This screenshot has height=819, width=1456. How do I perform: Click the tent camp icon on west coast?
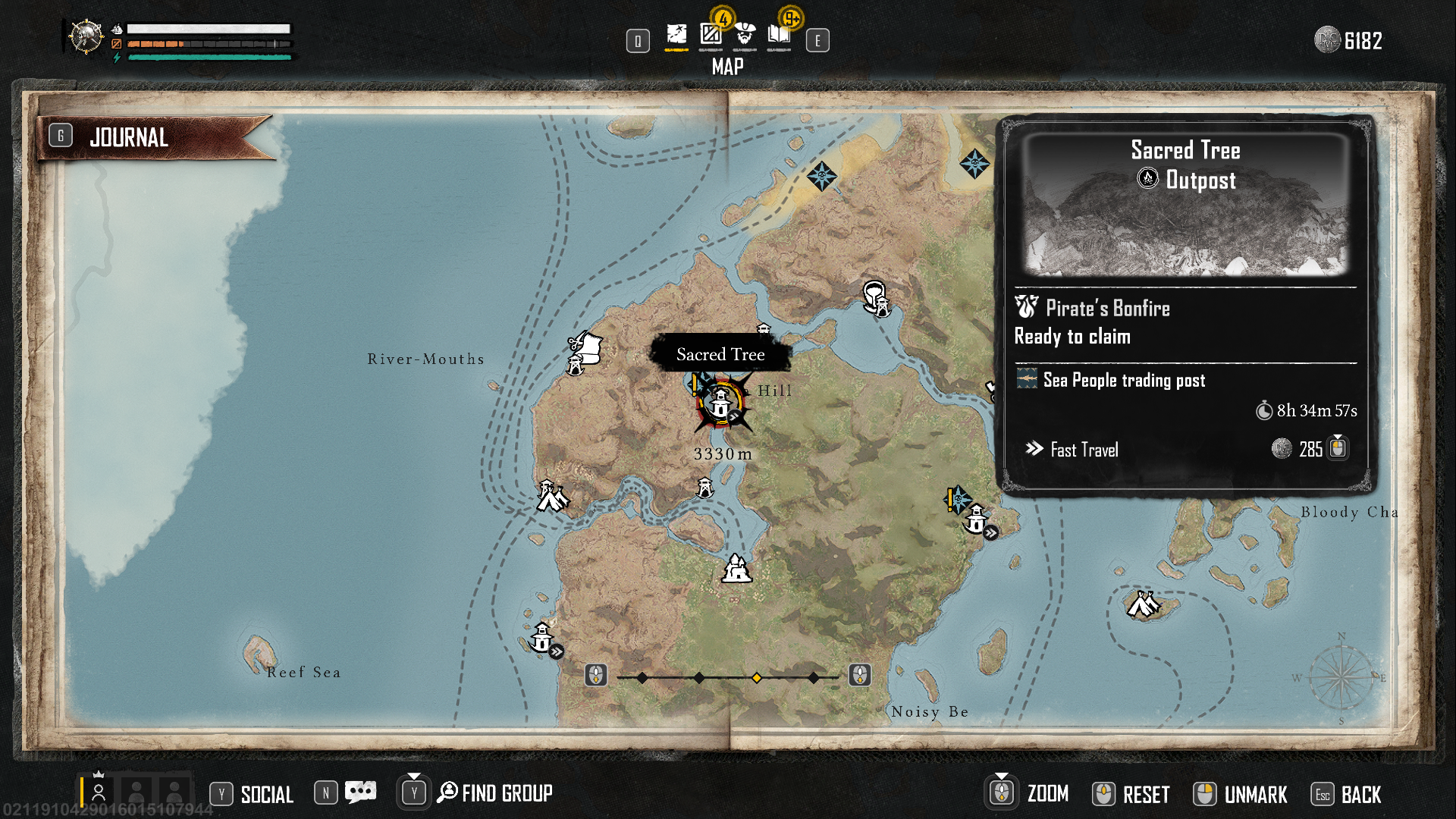pyautogui.click(x=551, y=497)
